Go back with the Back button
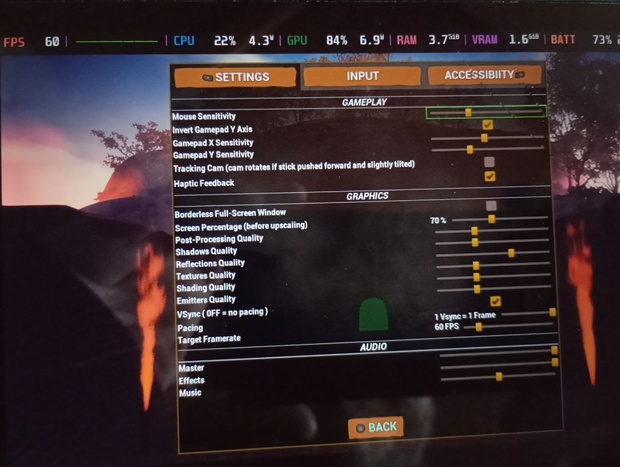620x467 pixels. [x=376, y=427]
